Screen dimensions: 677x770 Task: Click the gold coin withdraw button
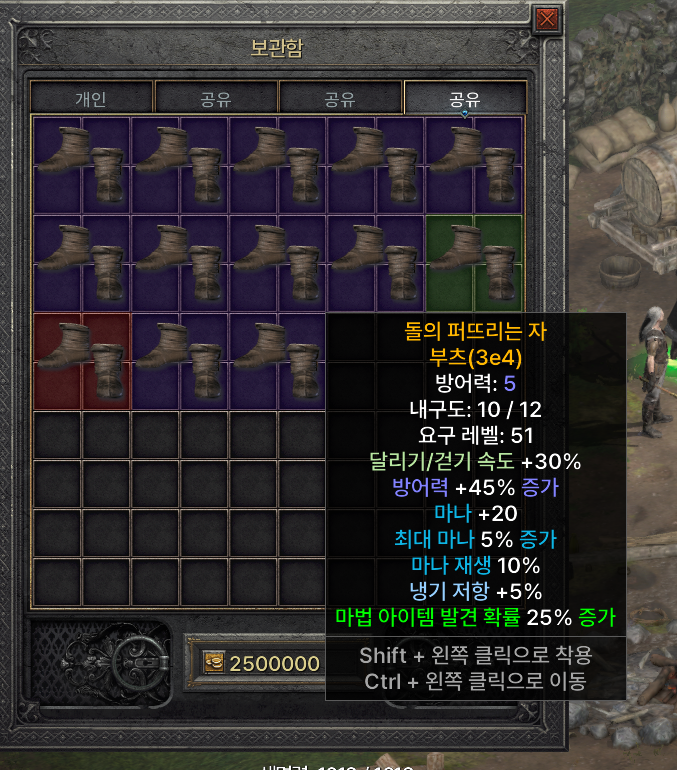click(x=213, y=663)
